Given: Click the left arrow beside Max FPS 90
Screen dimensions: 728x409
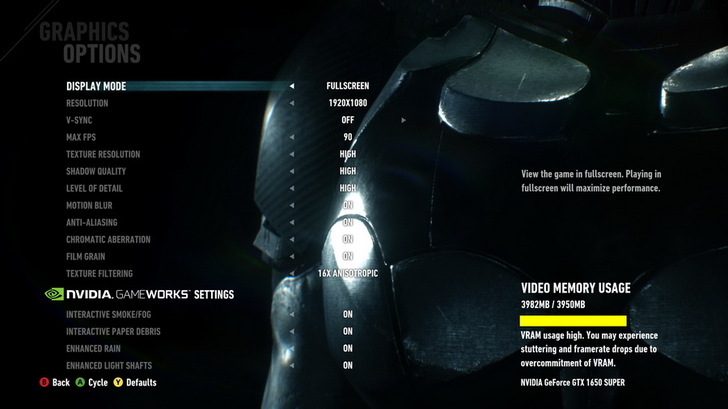Looking at the screenshot, I should pyautogui.click(x=292, y=137).
